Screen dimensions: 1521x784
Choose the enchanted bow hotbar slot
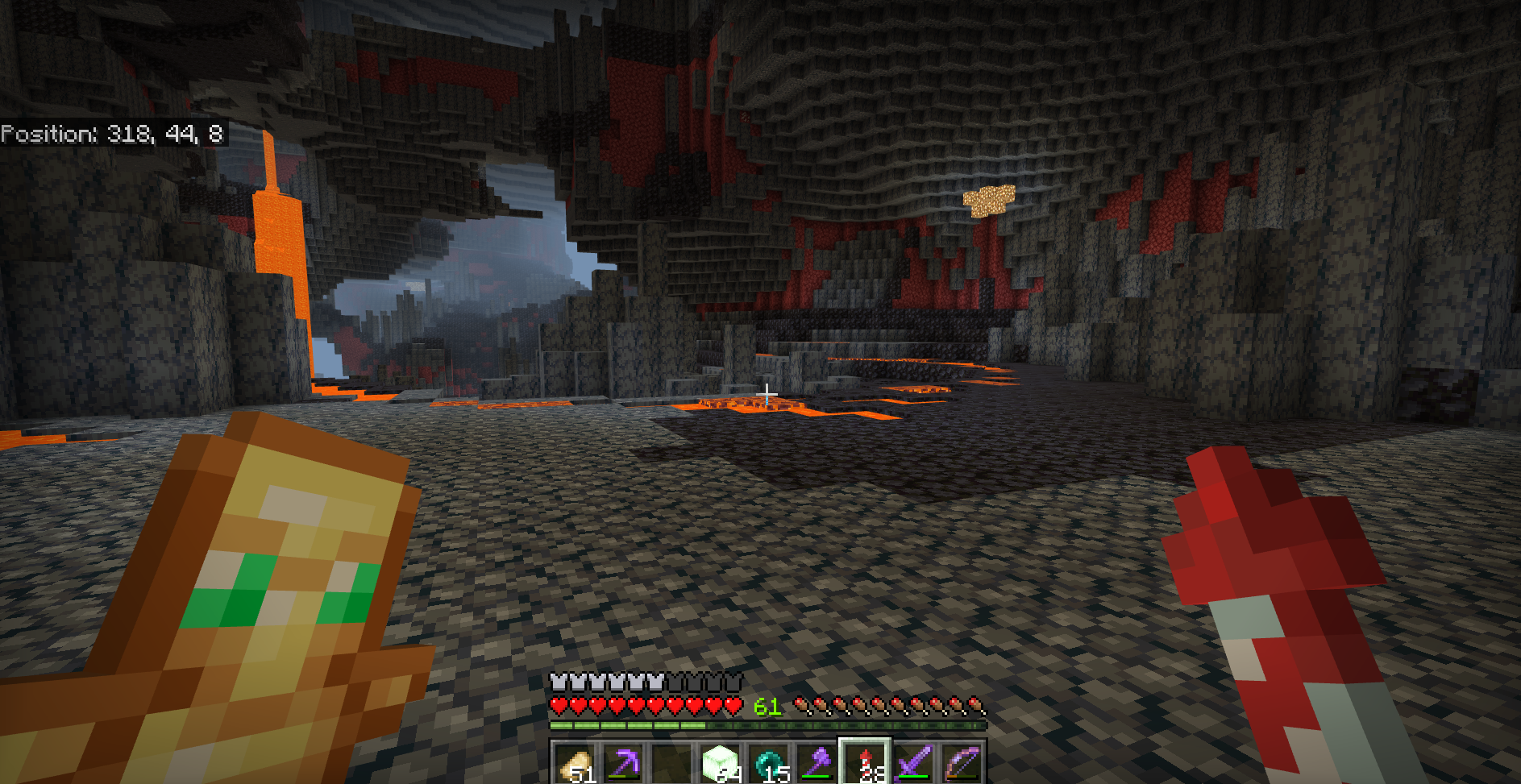(962, 762)
